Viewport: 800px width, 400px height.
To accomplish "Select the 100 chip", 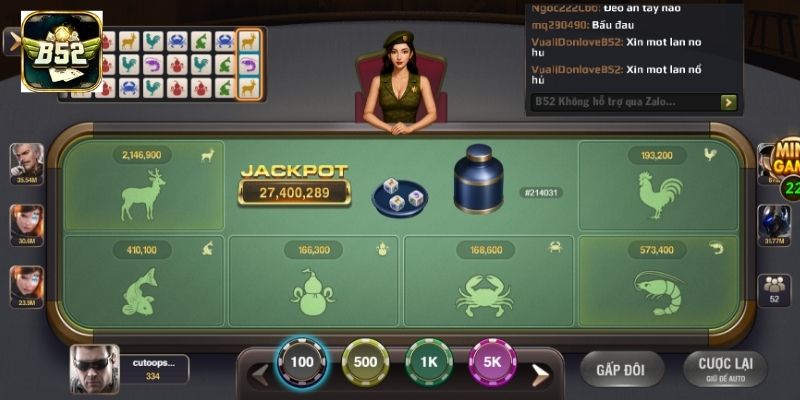I will (302, 363).
